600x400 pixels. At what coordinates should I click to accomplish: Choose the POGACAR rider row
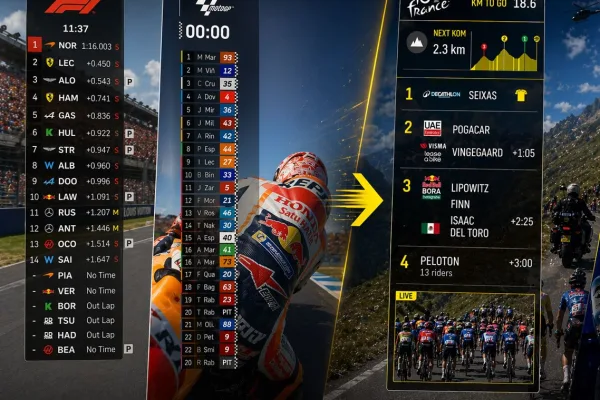467,128
